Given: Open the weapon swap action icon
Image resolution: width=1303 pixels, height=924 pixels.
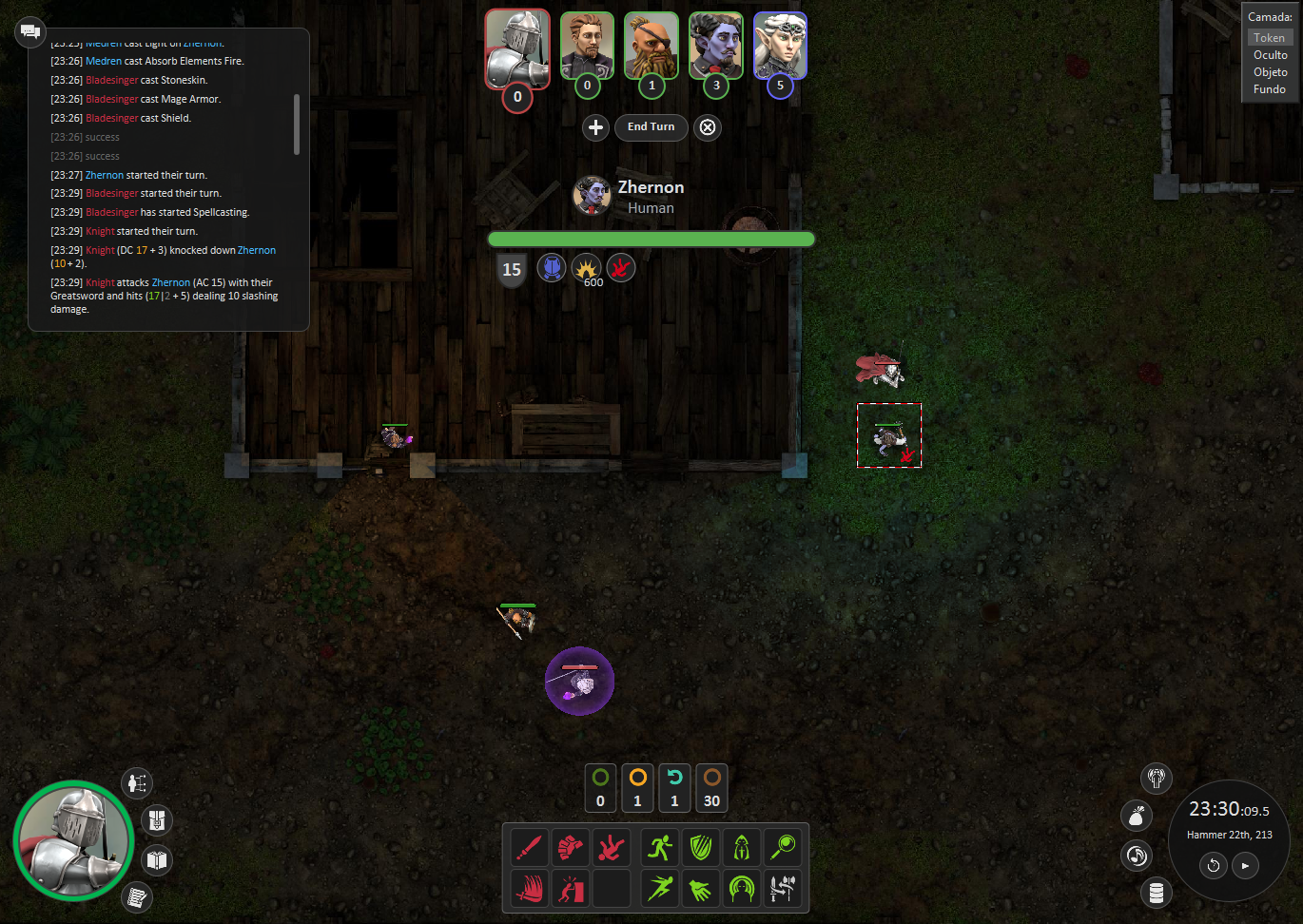Looking at the screenshot, I should (783, 889).
